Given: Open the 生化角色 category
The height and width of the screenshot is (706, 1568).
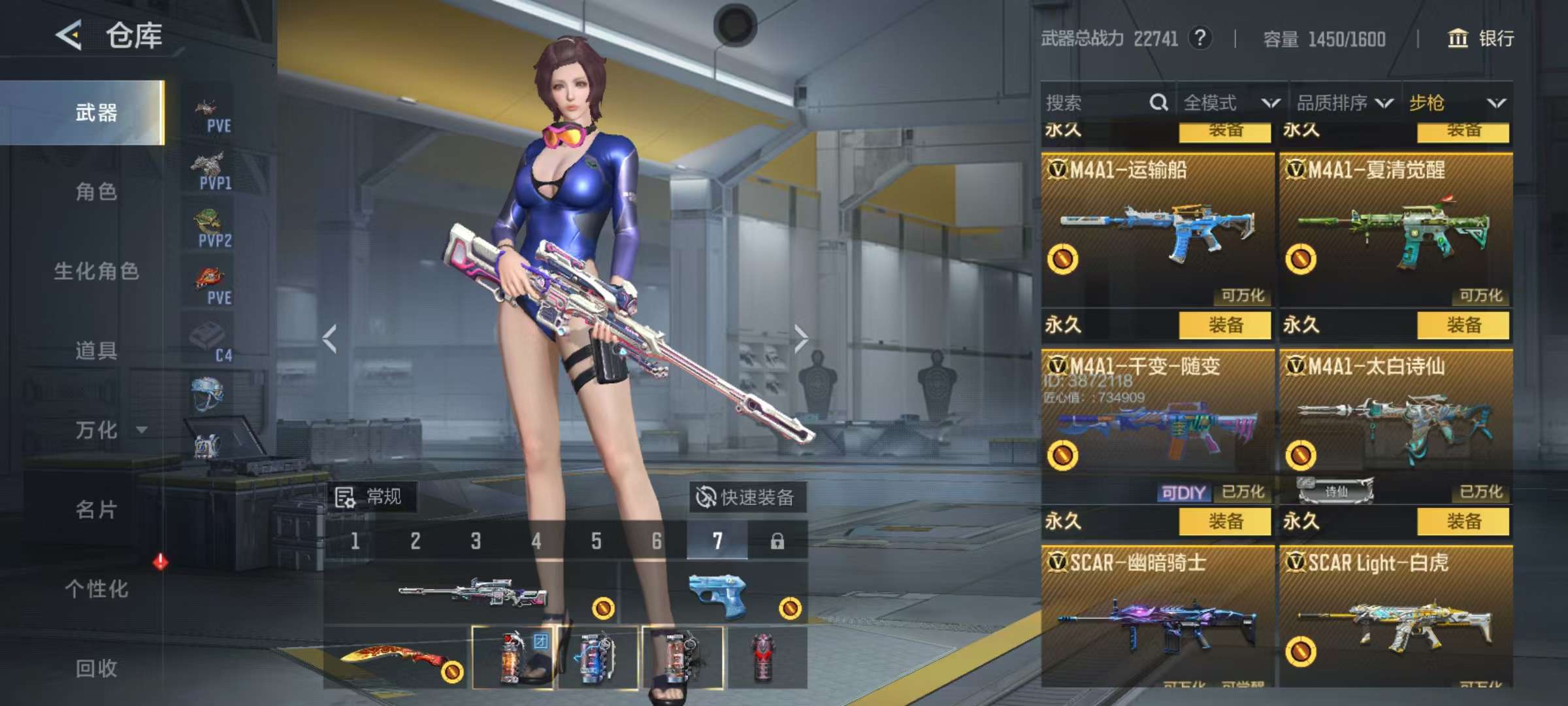Looking at the screenshot, I should 96,271.
